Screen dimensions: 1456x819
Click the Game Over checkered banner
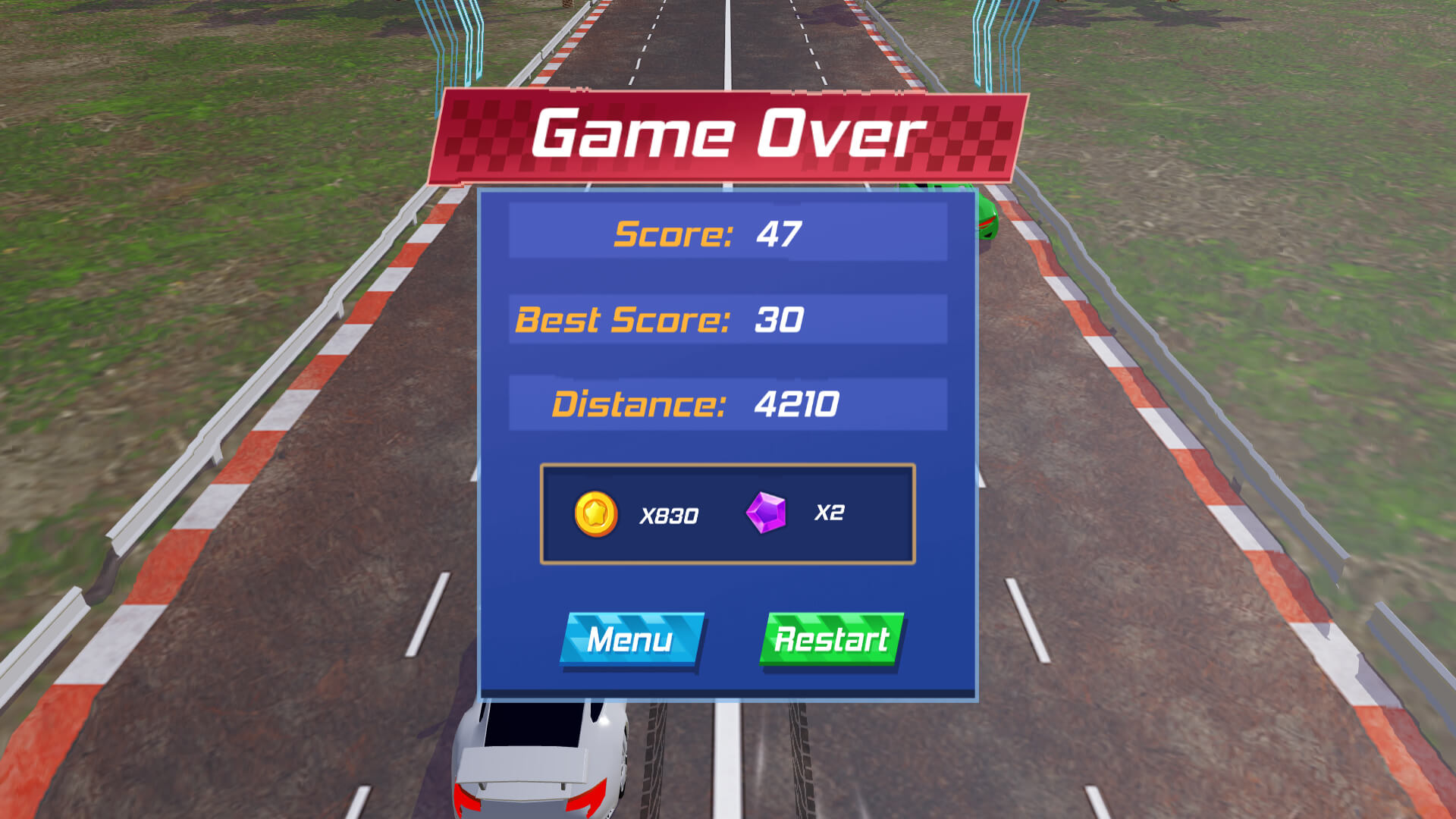point(728,135)
